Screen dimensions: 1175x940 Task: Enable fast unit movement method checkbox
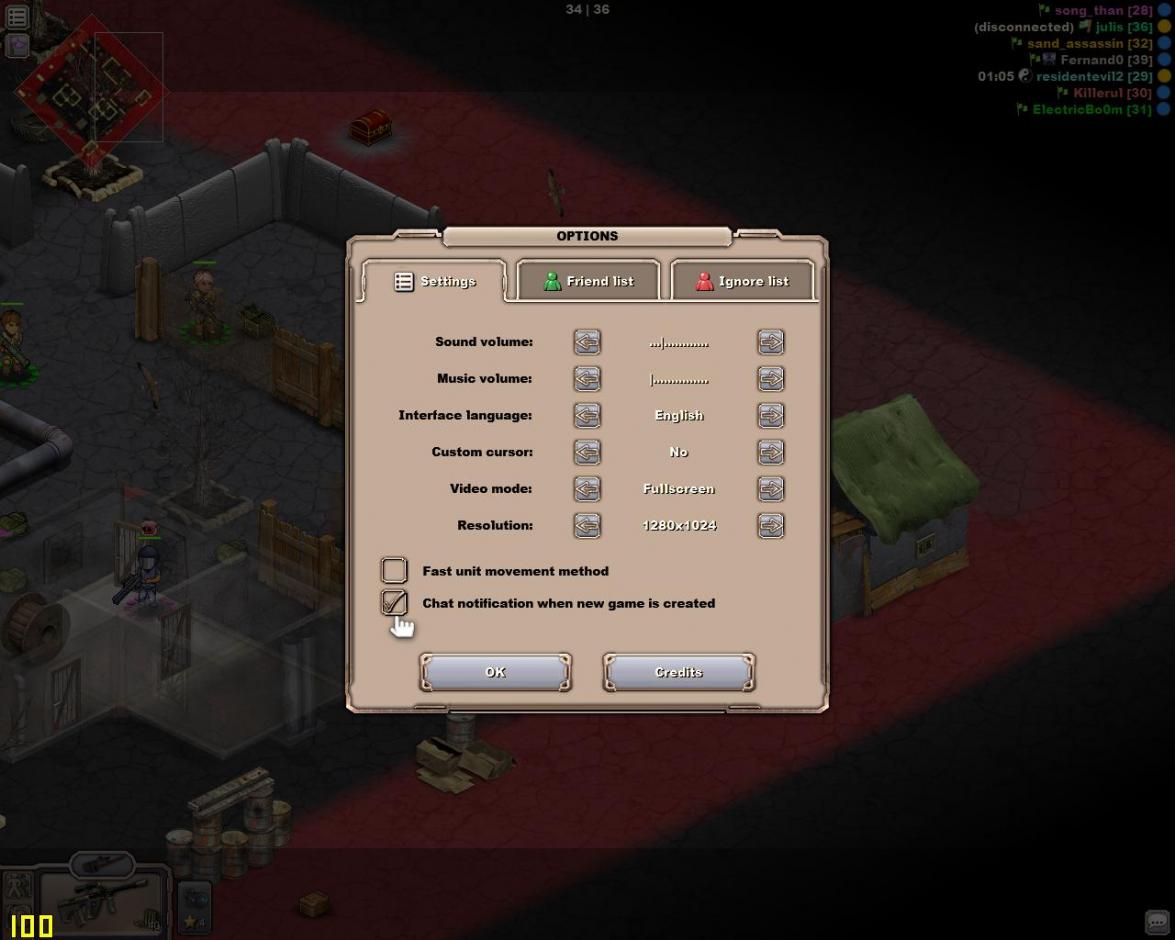click(394, 570)
